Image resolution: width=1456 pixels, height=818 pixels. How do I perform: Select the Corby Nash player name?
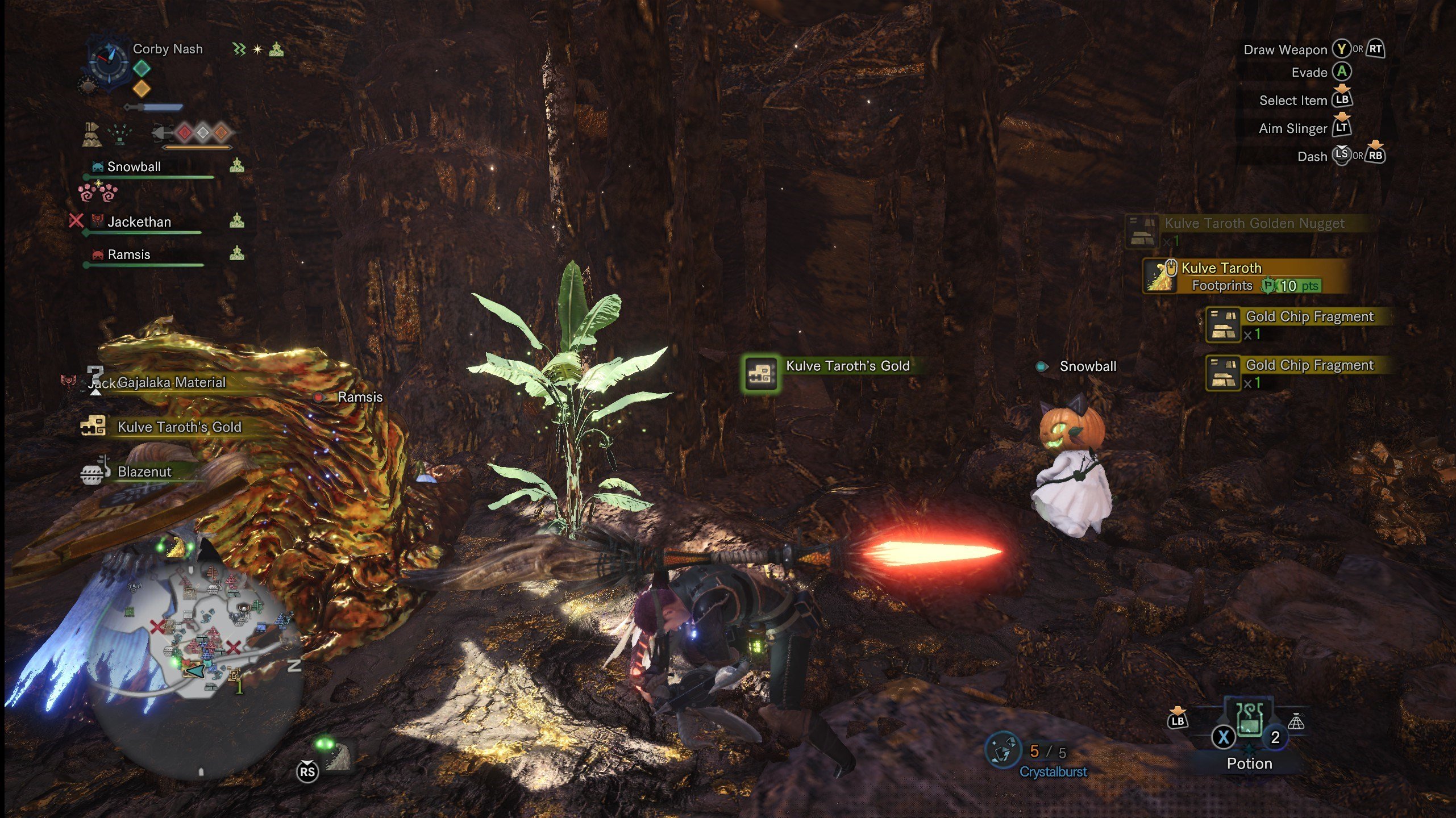coord(168,49)
